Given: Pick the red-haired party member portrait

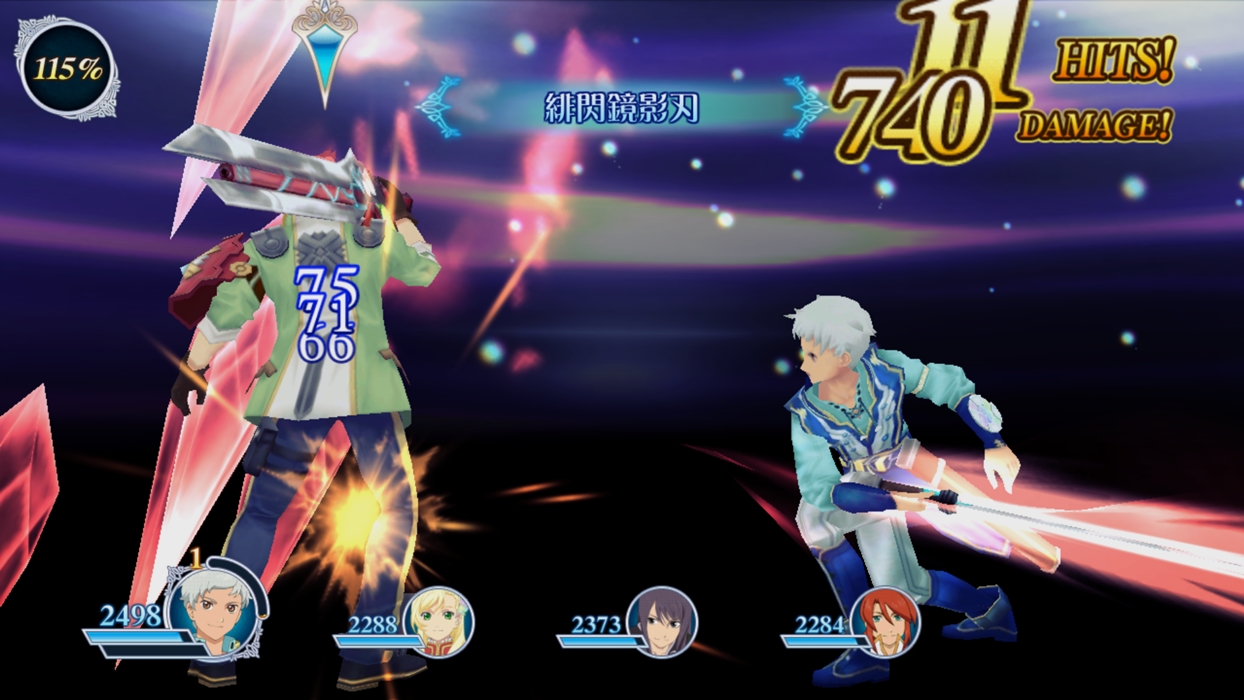Looking at the screenshot, I should pos(885,622).
